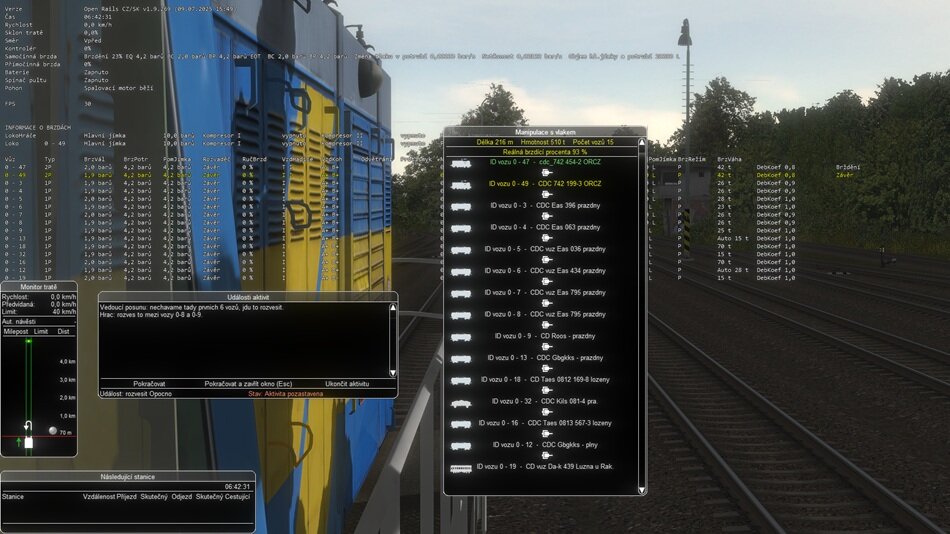
Task: Click the Pokračovat button
Action: click(149, 383)
